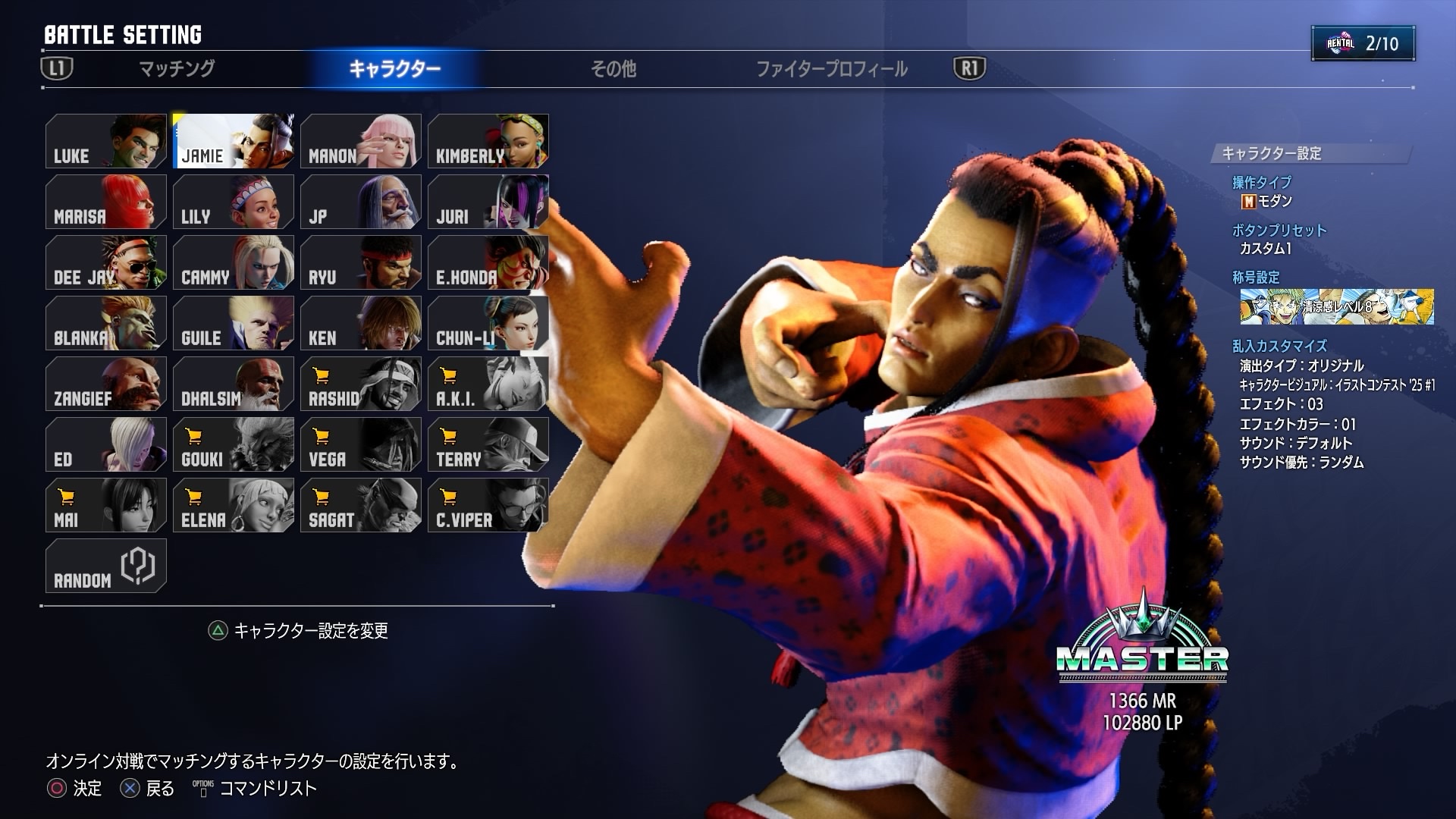The width and height of the screenshot is (1456, 819).
Task: Choose Manon from the roster
Action: [361, 141]
